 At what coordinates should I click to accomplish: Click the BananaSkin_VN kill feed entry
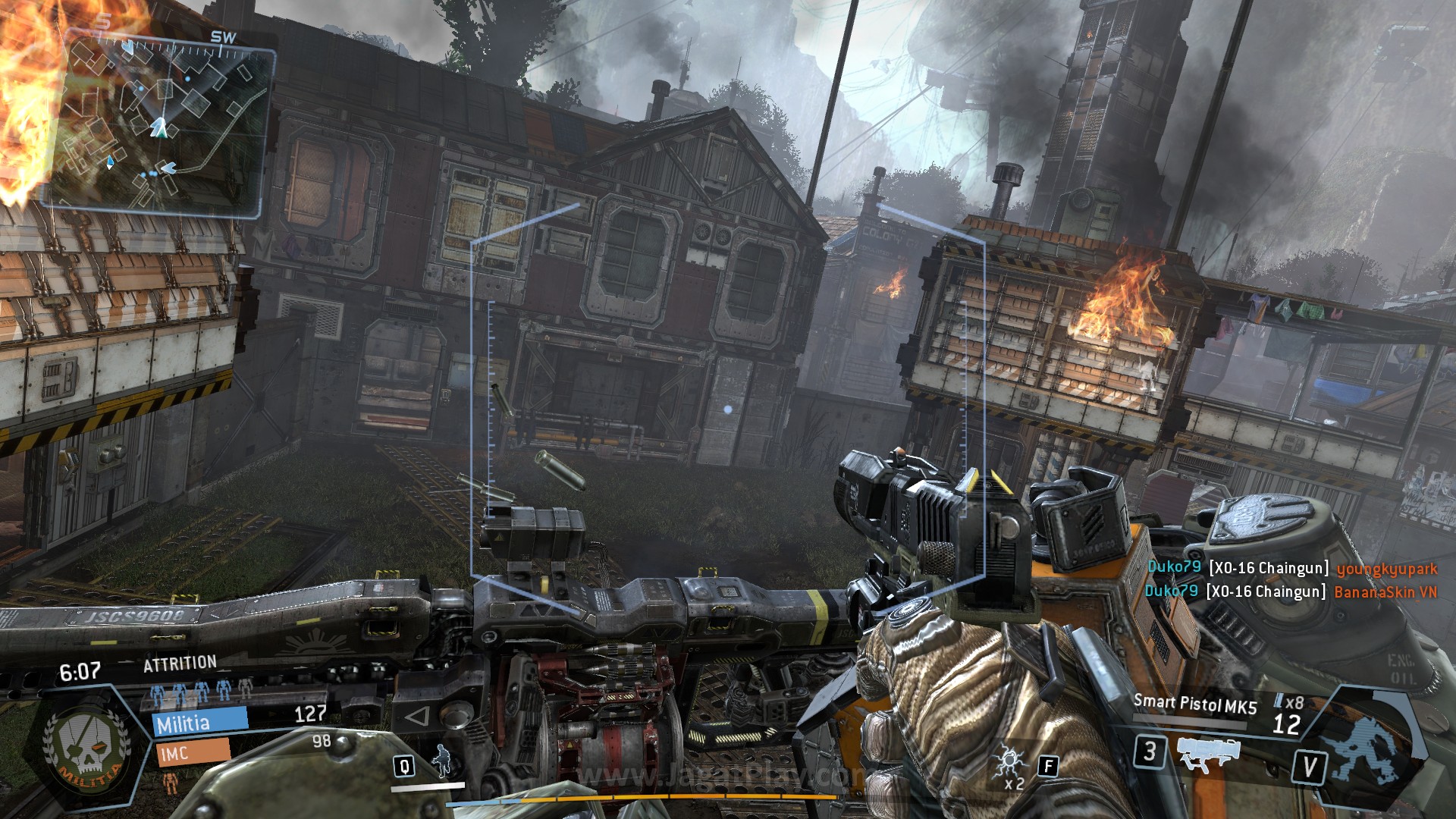(x=1290, y=591)
